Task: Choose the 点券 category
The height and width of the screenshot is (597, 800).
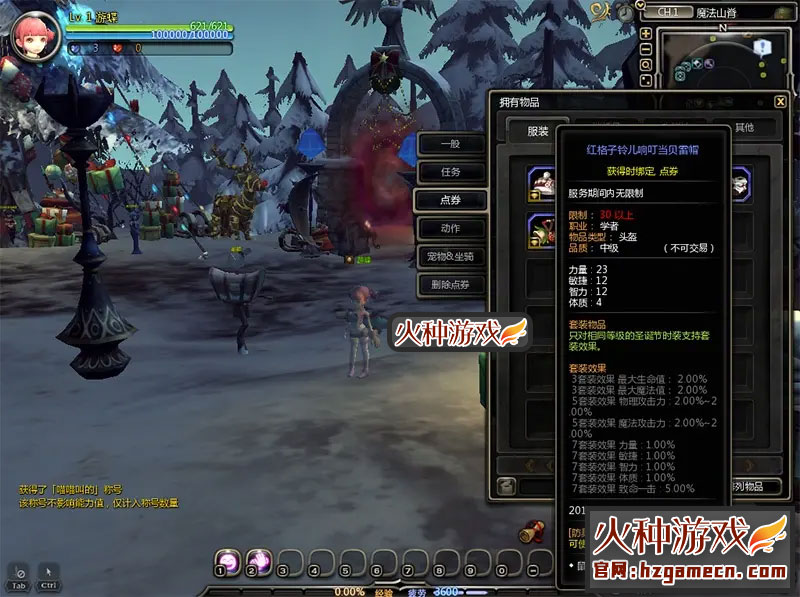Action: click(450, 200)
